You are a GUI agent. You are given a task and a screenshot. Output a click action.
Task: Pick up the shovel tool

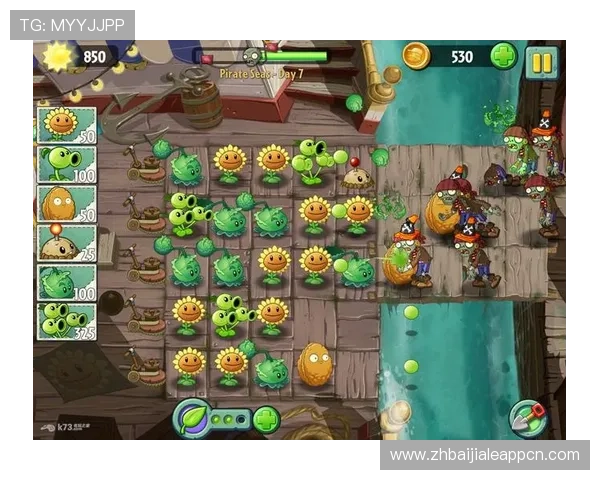(527, 416)
